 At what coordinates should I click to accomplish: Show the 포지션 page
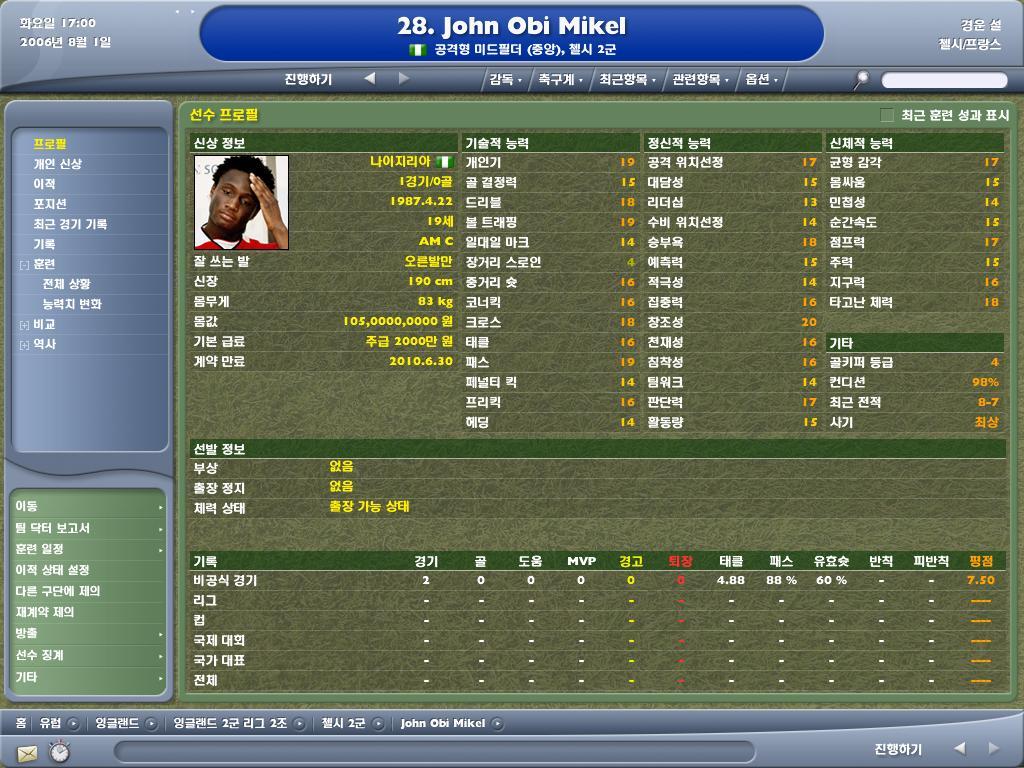(x=50, y=204)
